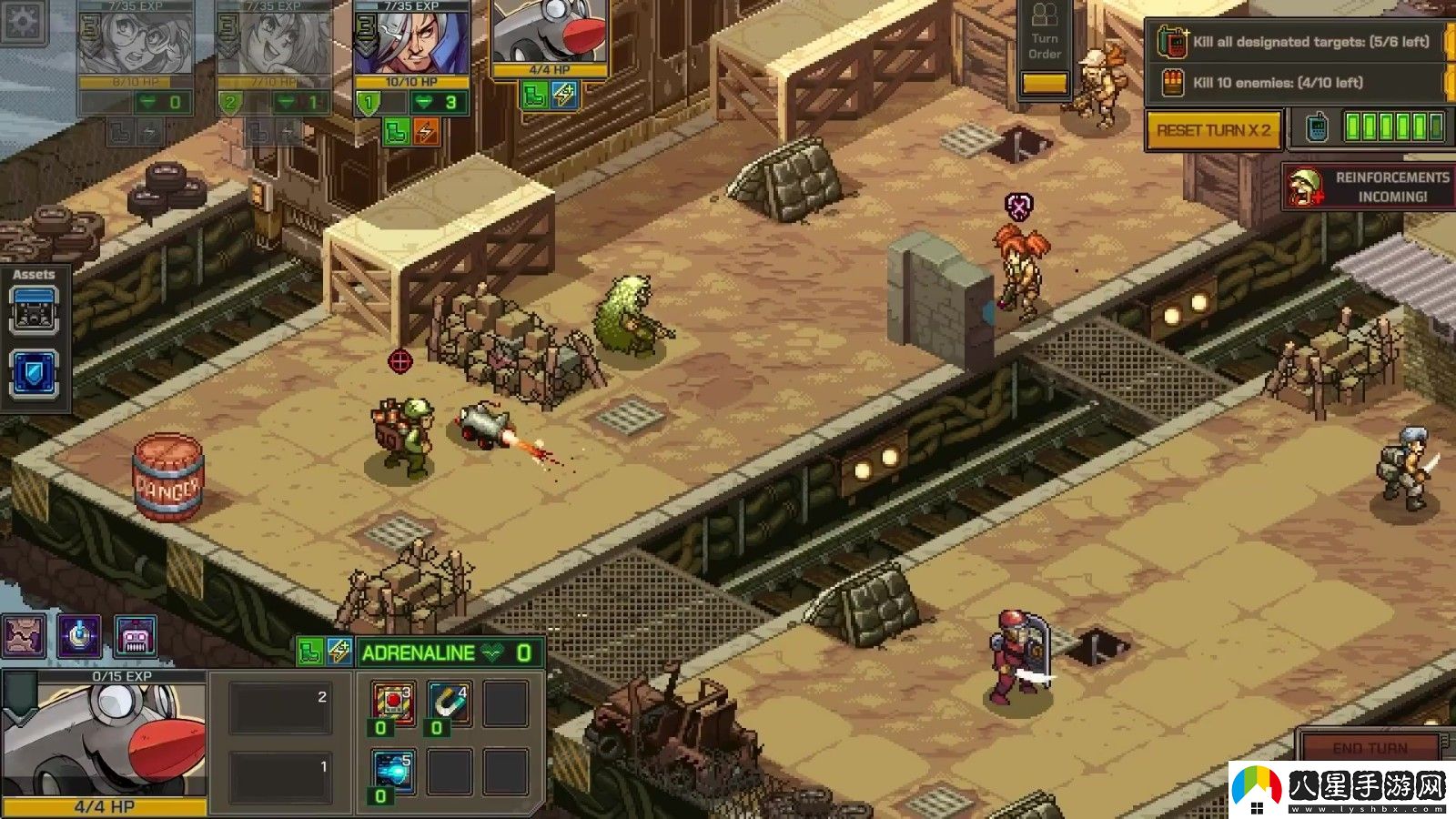Click the Reset Turn X 2 button
This screenshot has width=1456, height=819.
coord(1213,130)
